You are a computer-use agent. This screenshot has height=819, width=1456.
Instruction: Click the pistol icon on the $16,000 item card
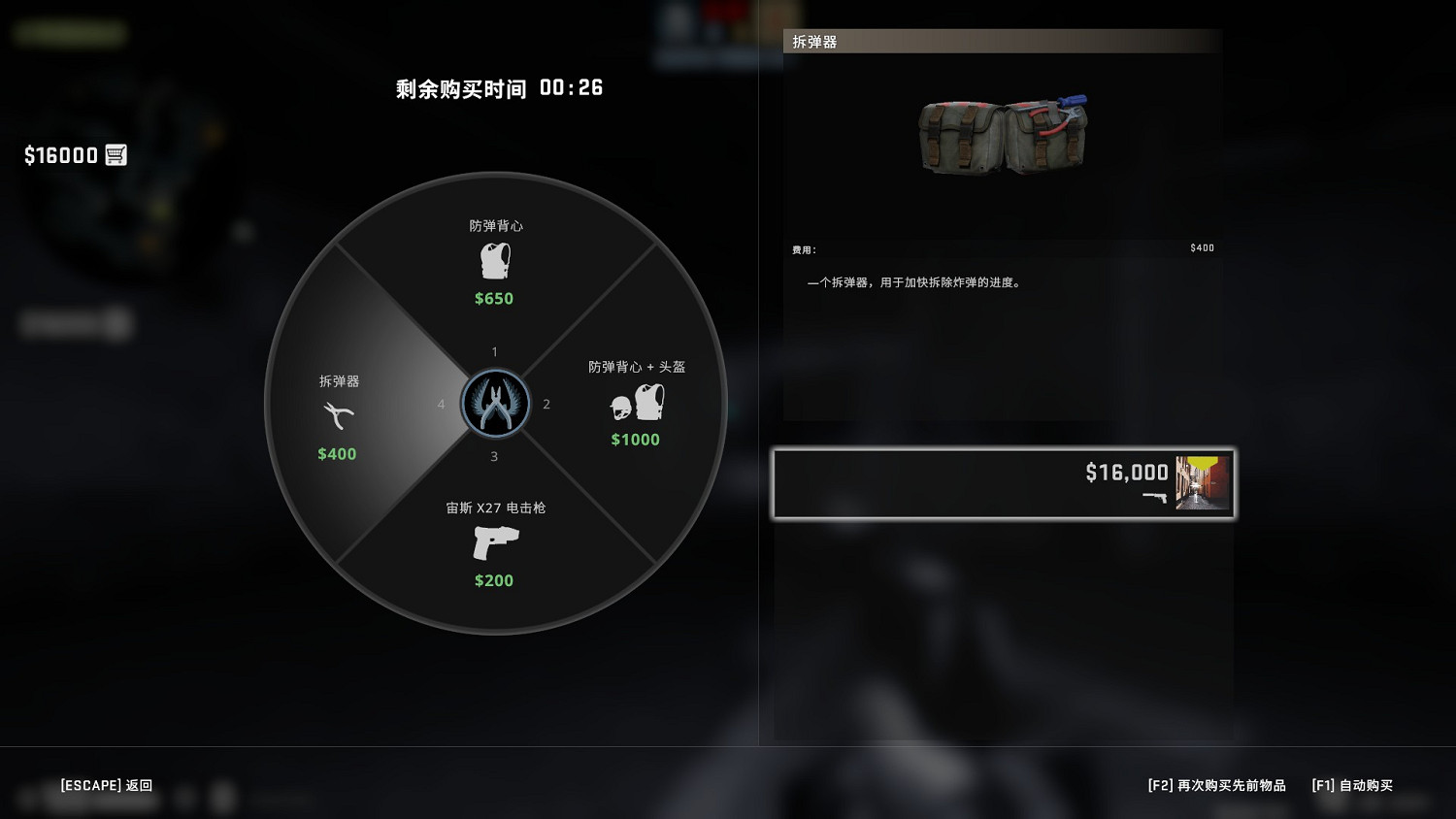[x=1155, y=499]
